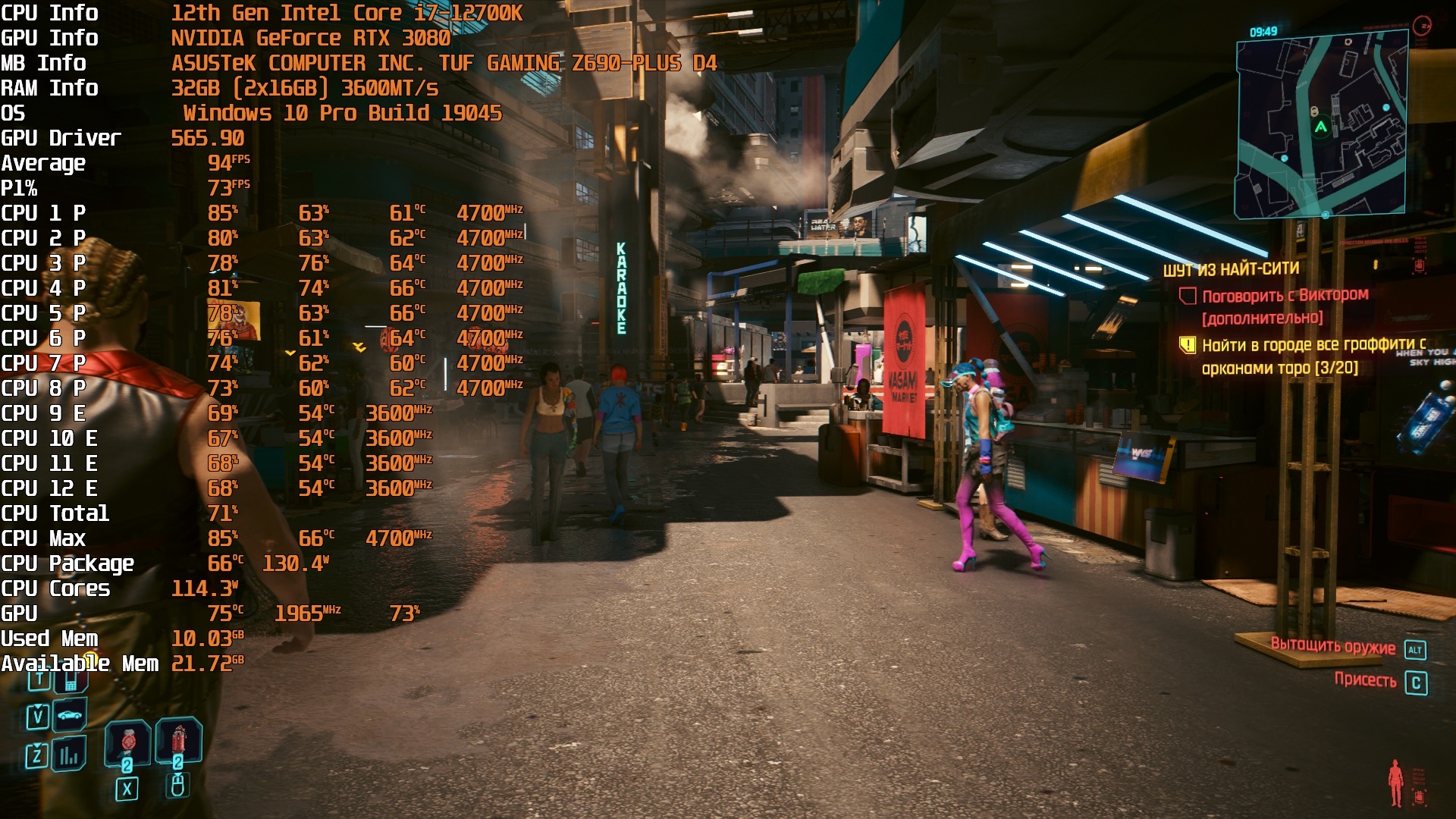Image resolution: width=1456 pixels, height=819 pixels.
Task: Select the red grenade gadget slot
Action: pyautogui.click(x=178, y=741)
